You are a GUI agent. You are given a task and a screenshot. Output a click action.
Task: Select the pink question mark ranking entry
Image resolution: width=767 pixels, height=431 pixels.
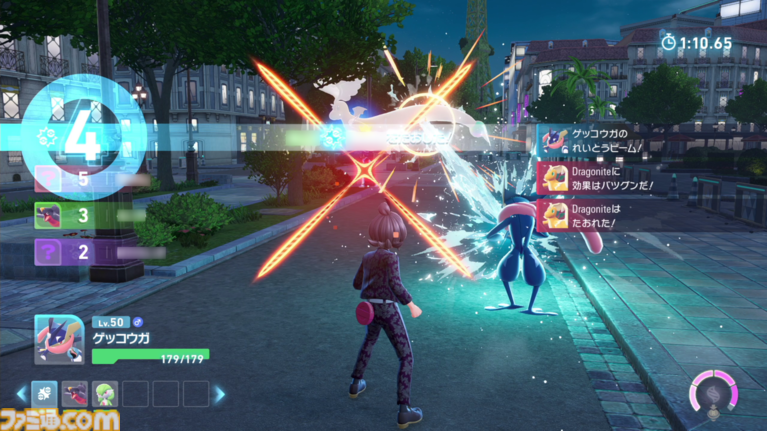pyautogui.click(x=49, y=180)
